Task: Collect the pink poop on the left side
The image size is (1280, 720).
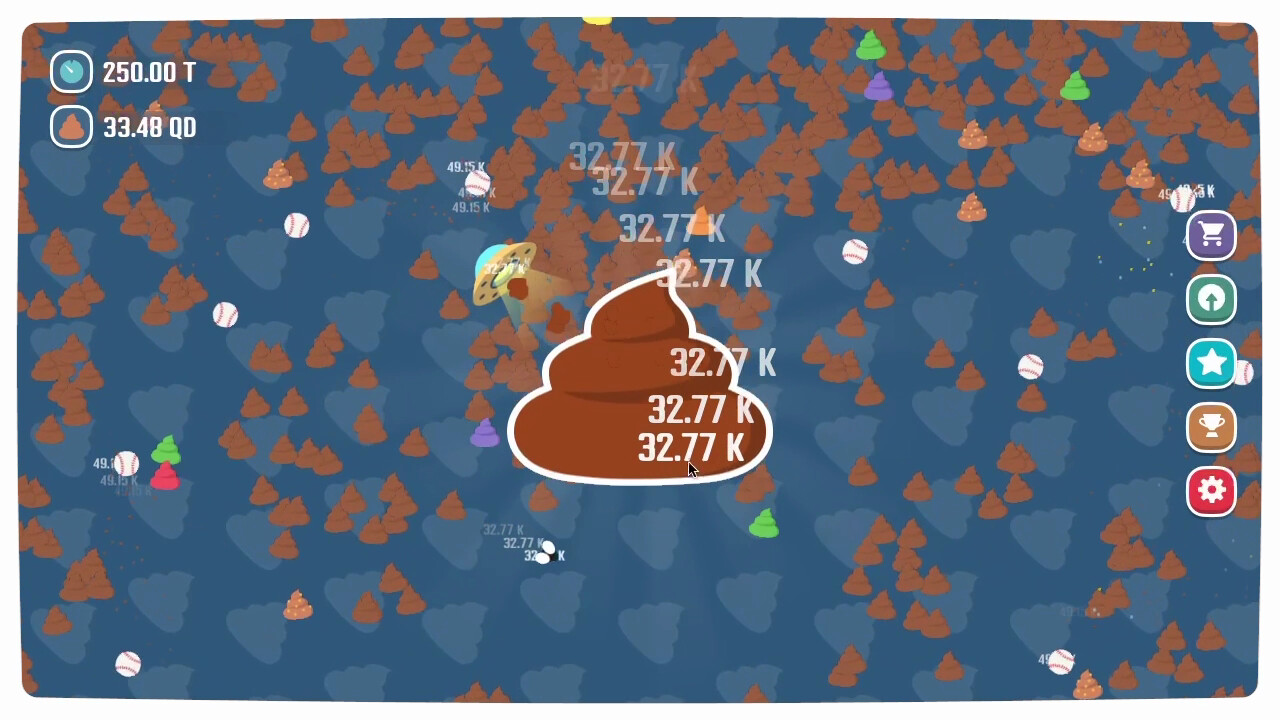Action: (x=163, y=477)
